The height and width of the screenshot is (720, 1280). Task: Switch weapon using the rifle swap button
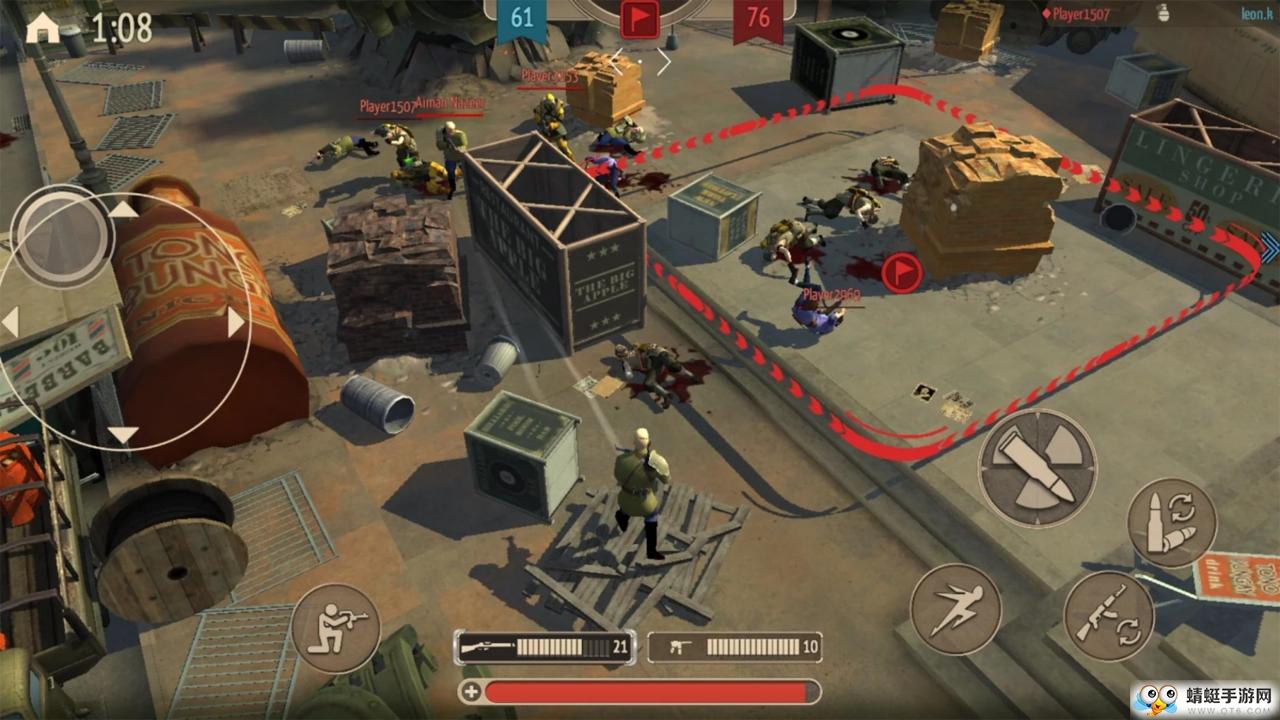(1108, 614)
